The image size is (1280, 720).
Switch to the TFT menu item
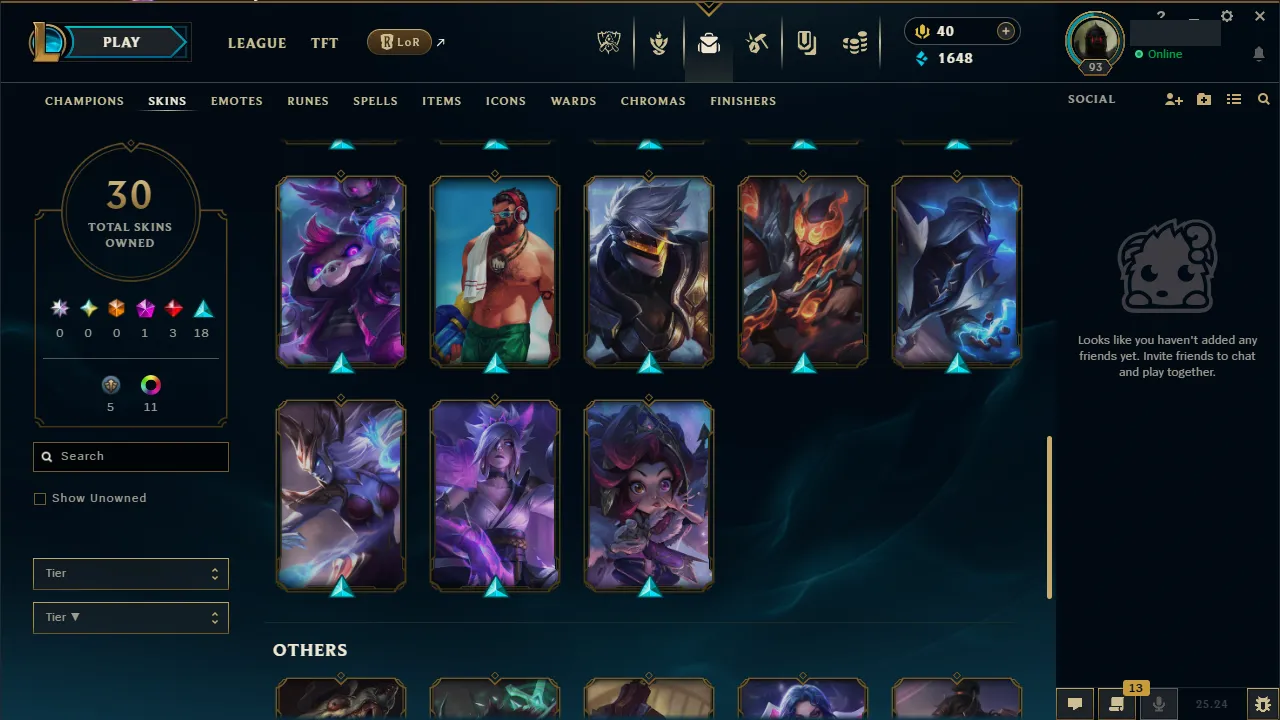[x=324, y=43]
